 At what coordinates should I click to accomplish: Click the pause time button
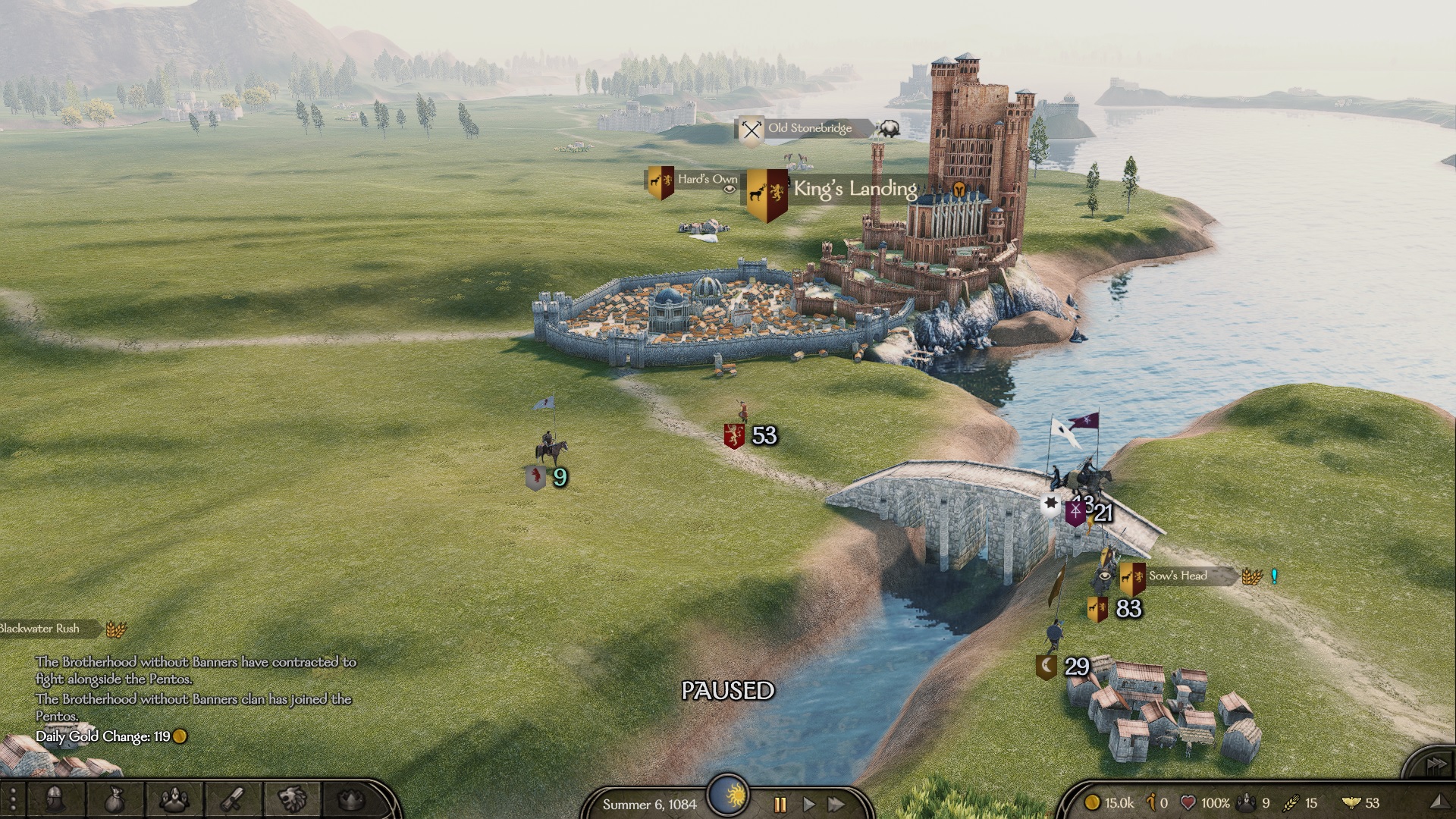pos(780,804)
